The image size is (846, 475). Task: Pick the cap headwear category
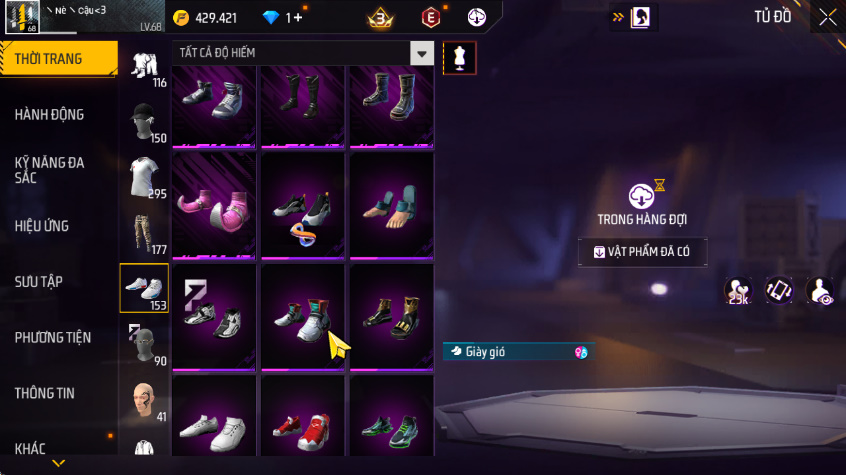pyautogui.click(x=143, y=122)
